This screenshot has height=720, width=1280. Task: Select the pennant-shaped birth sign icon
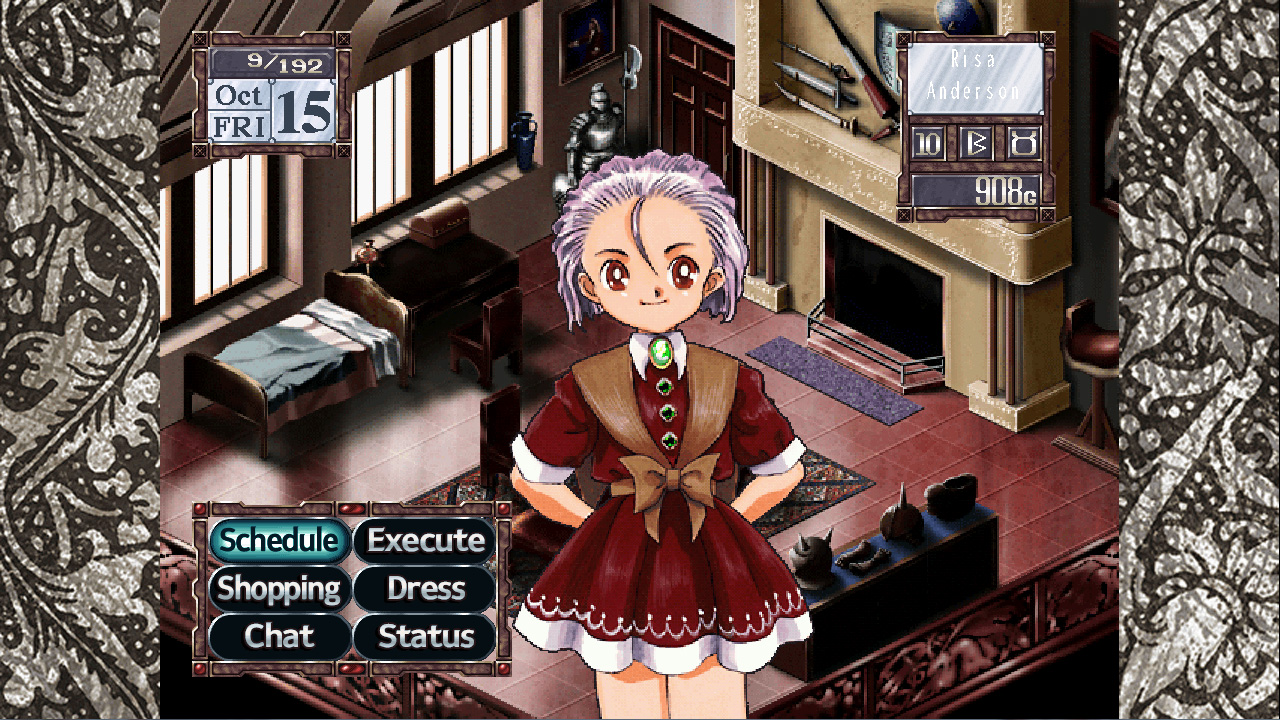pos(975,142)
